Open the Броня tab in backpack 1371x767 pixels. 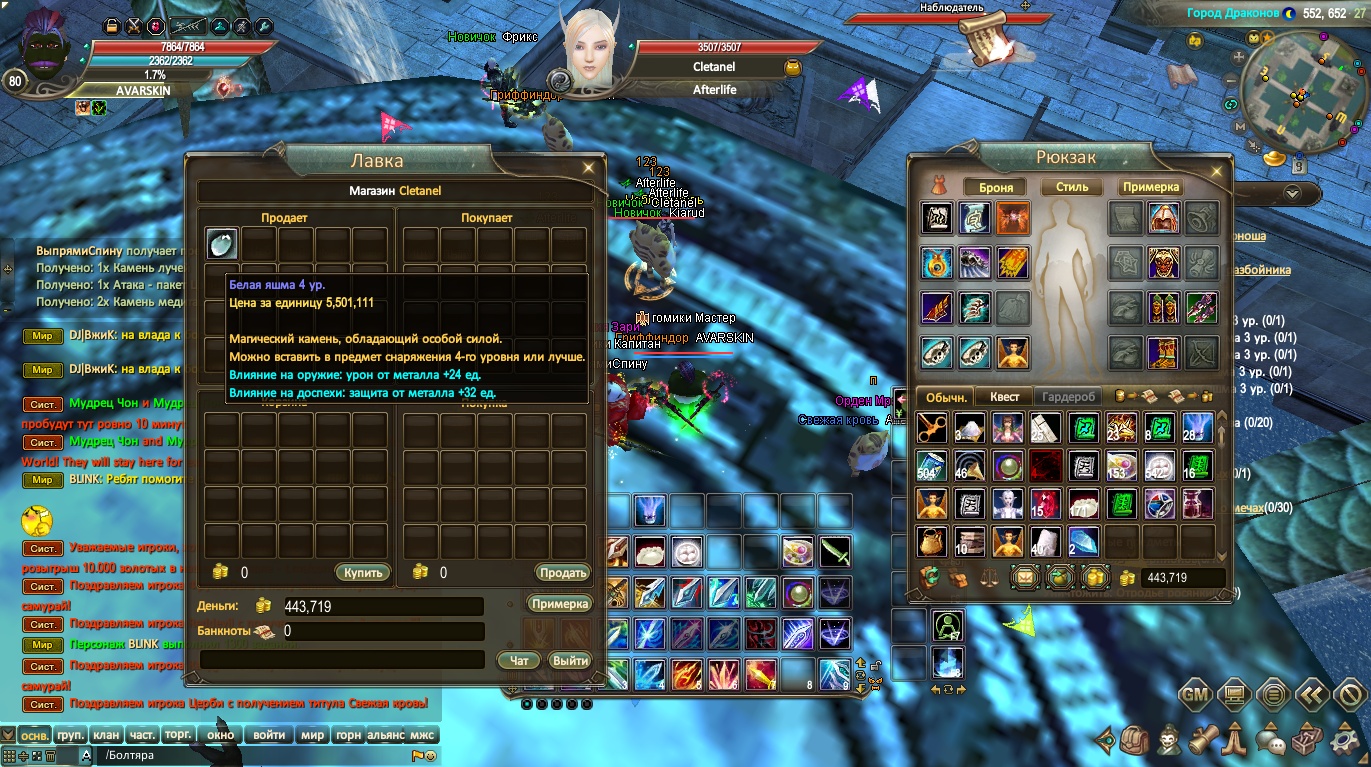click(995, 187)
